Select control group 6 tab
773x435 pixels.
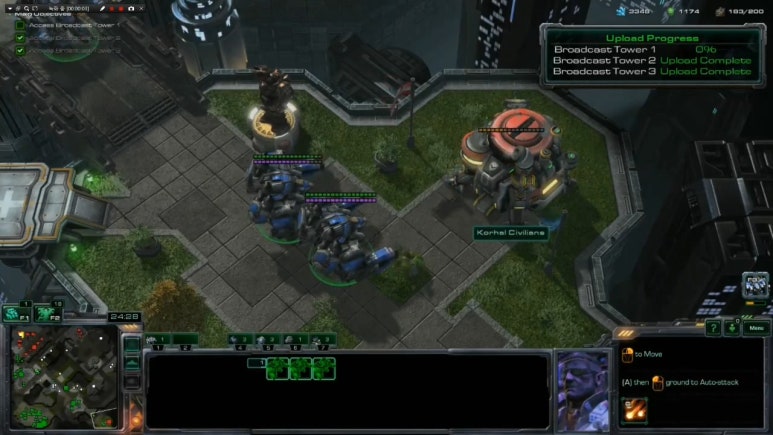[x=296, y=340]
